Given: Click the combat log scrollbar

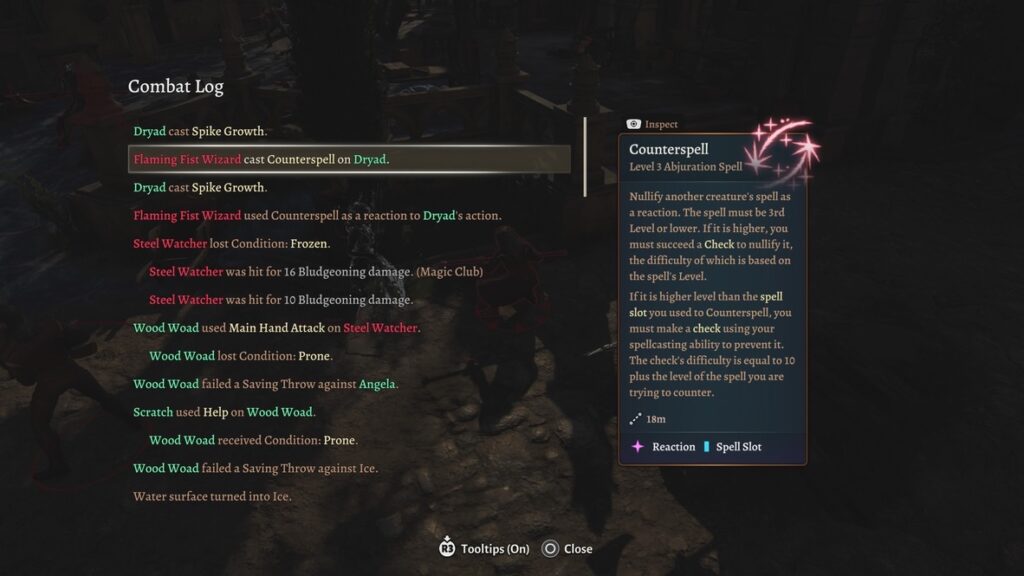Looking at the screenshot, I should click(585, 157).
